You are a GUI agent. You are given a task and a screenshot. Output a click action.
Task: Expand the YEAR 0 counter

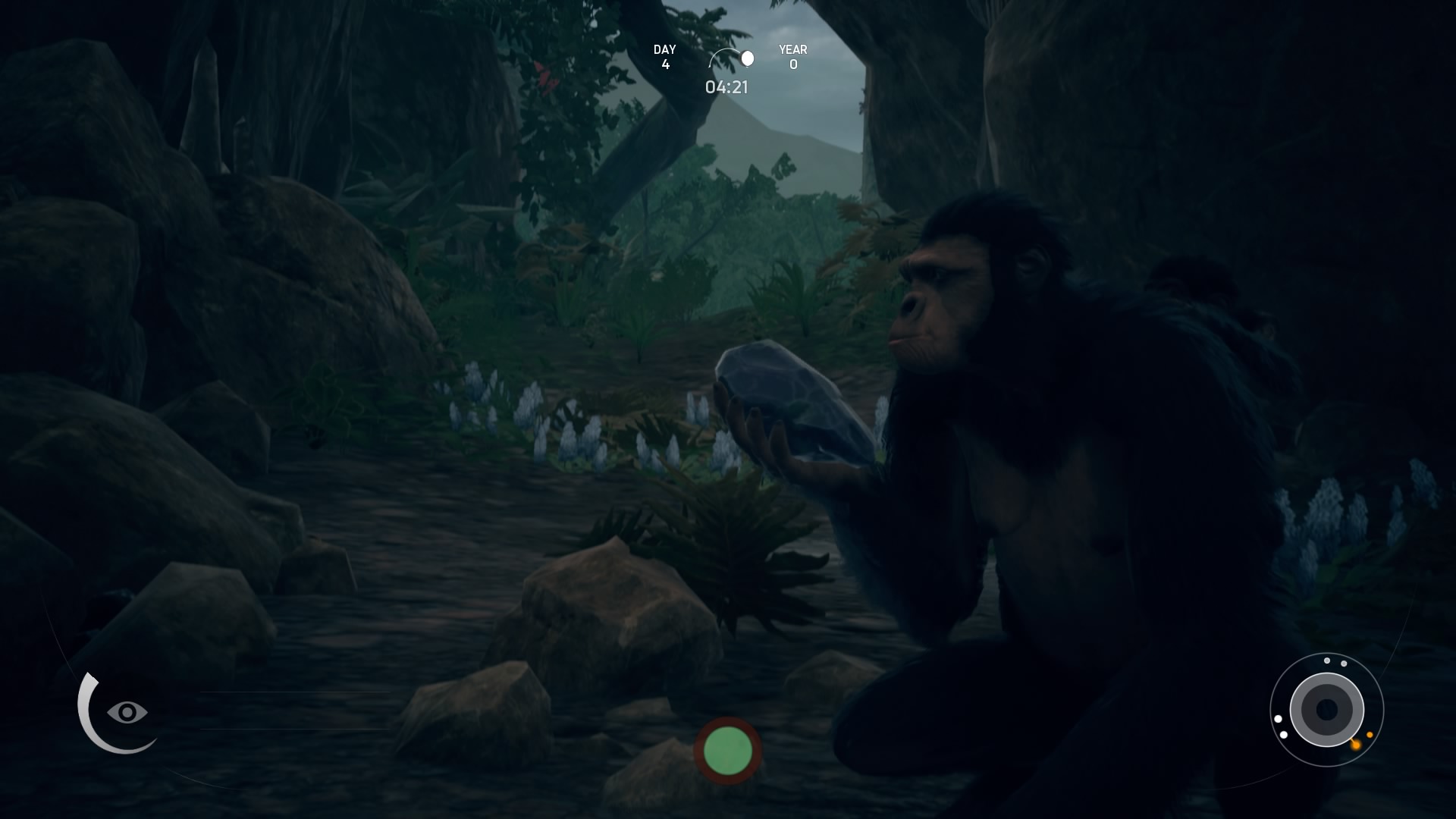tap(792, 57)
